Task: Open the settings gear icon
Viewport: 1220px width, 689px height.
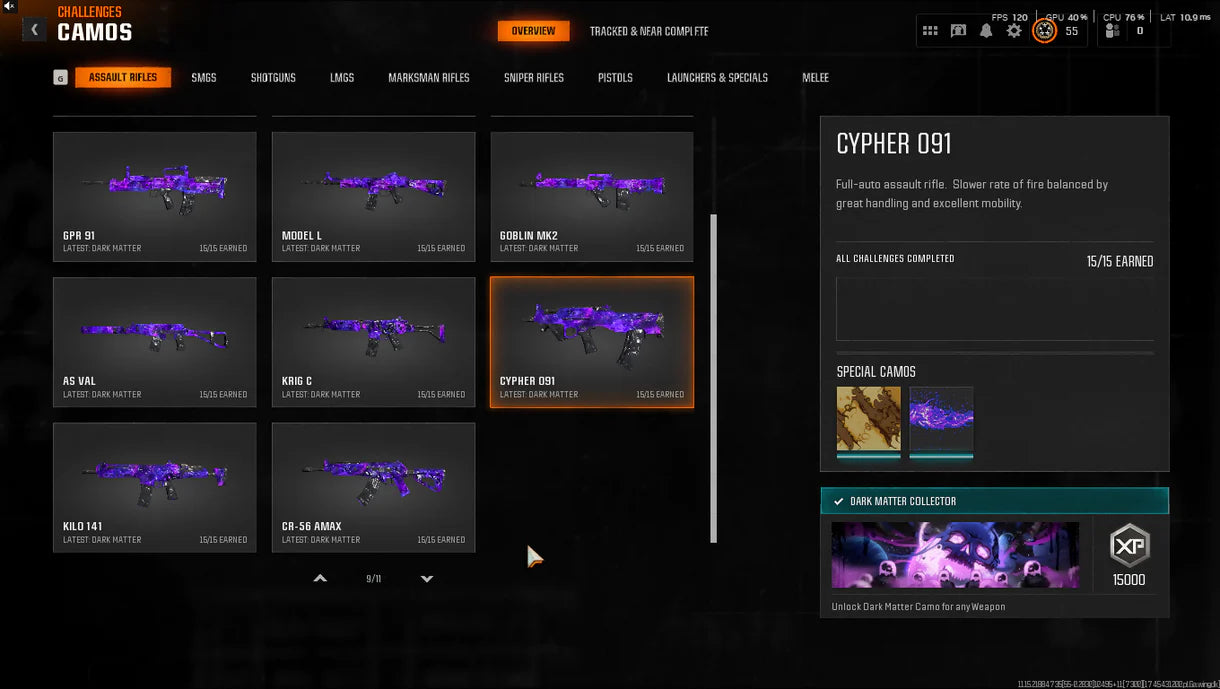Action: 1014,31
